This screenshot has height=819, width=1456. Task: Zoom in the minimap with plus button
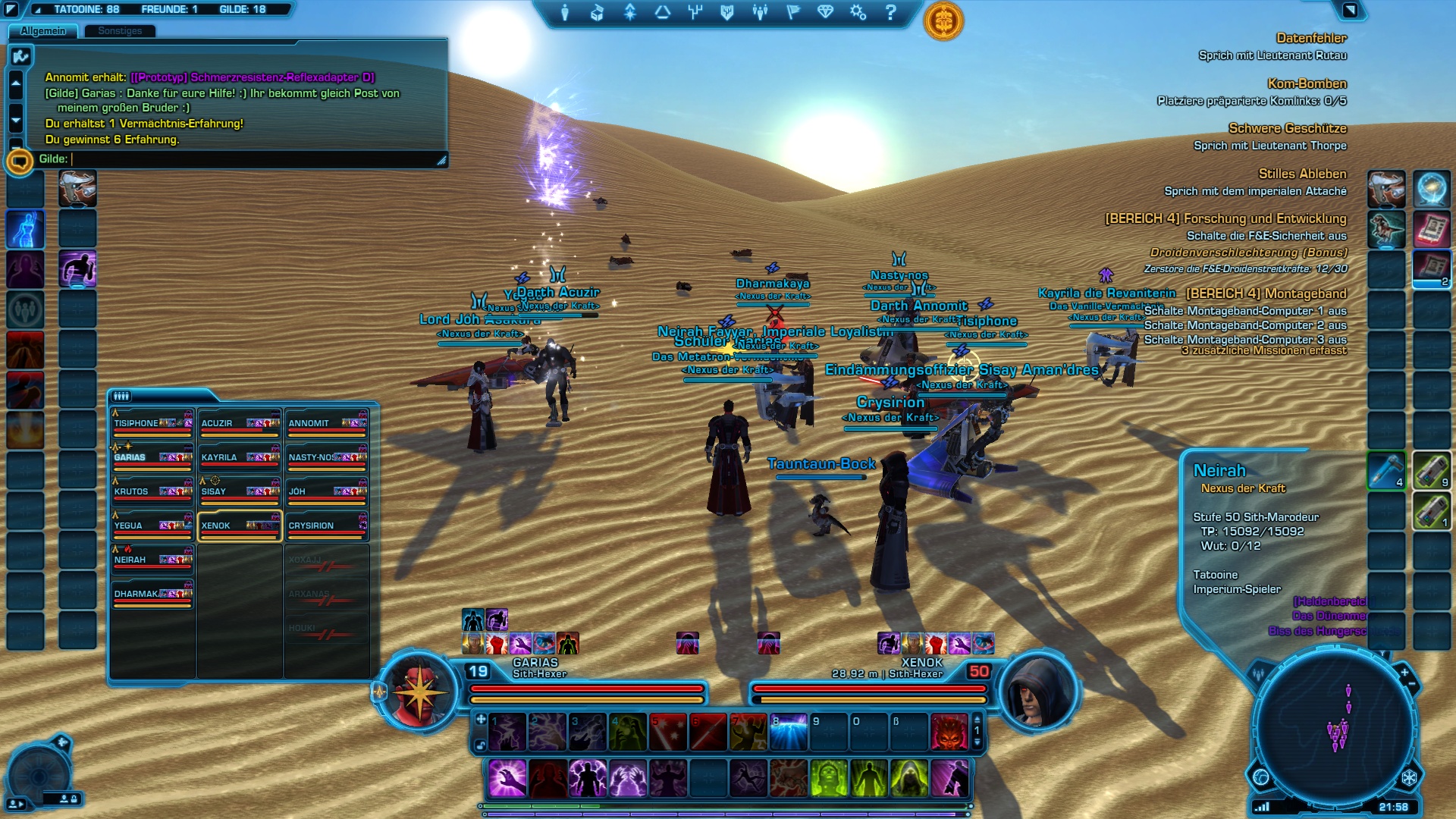pyautogui.click(x=1404, y=672)
